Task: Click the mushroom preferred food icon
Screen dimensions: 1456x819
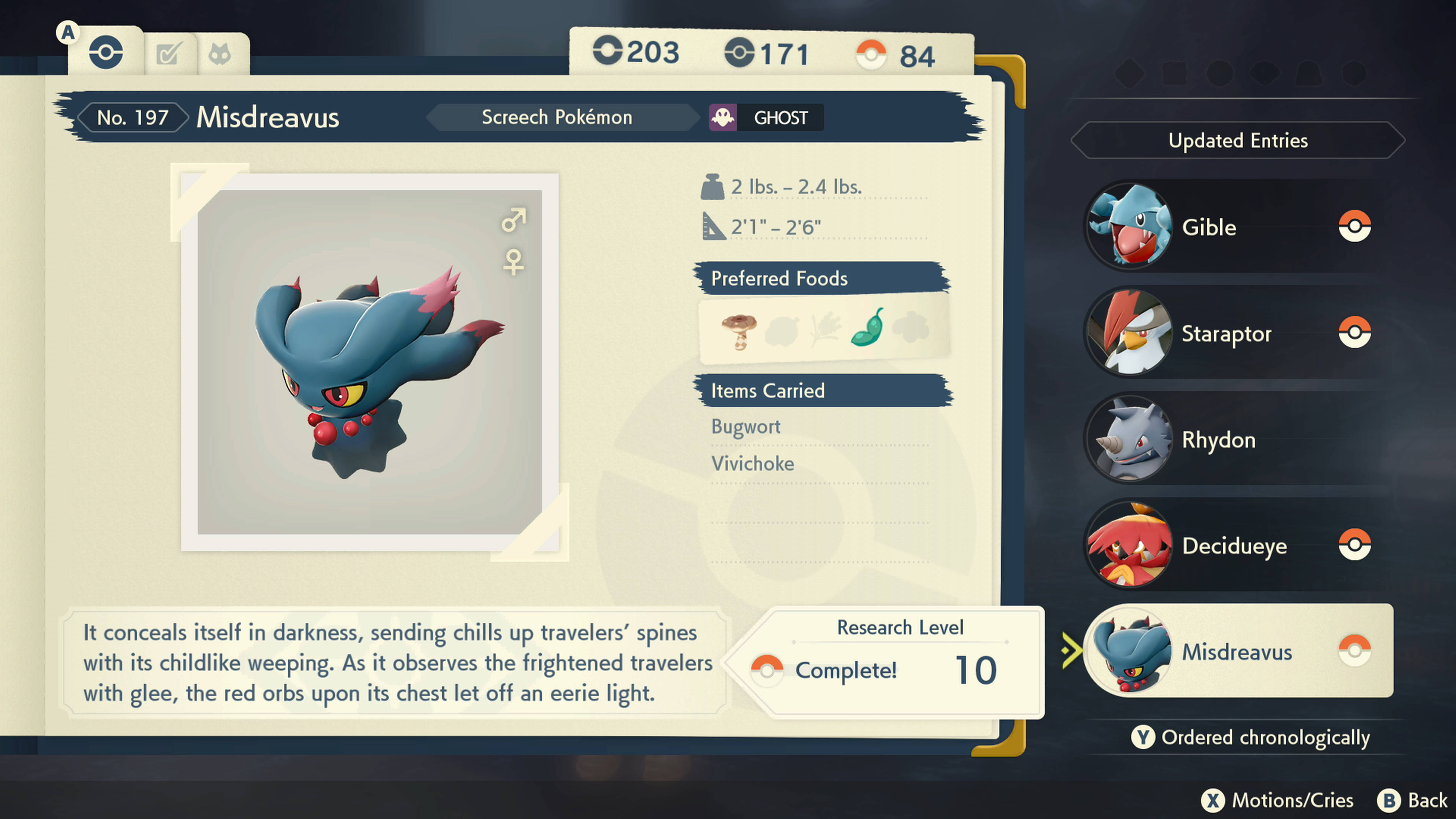Action: (739, 331)
